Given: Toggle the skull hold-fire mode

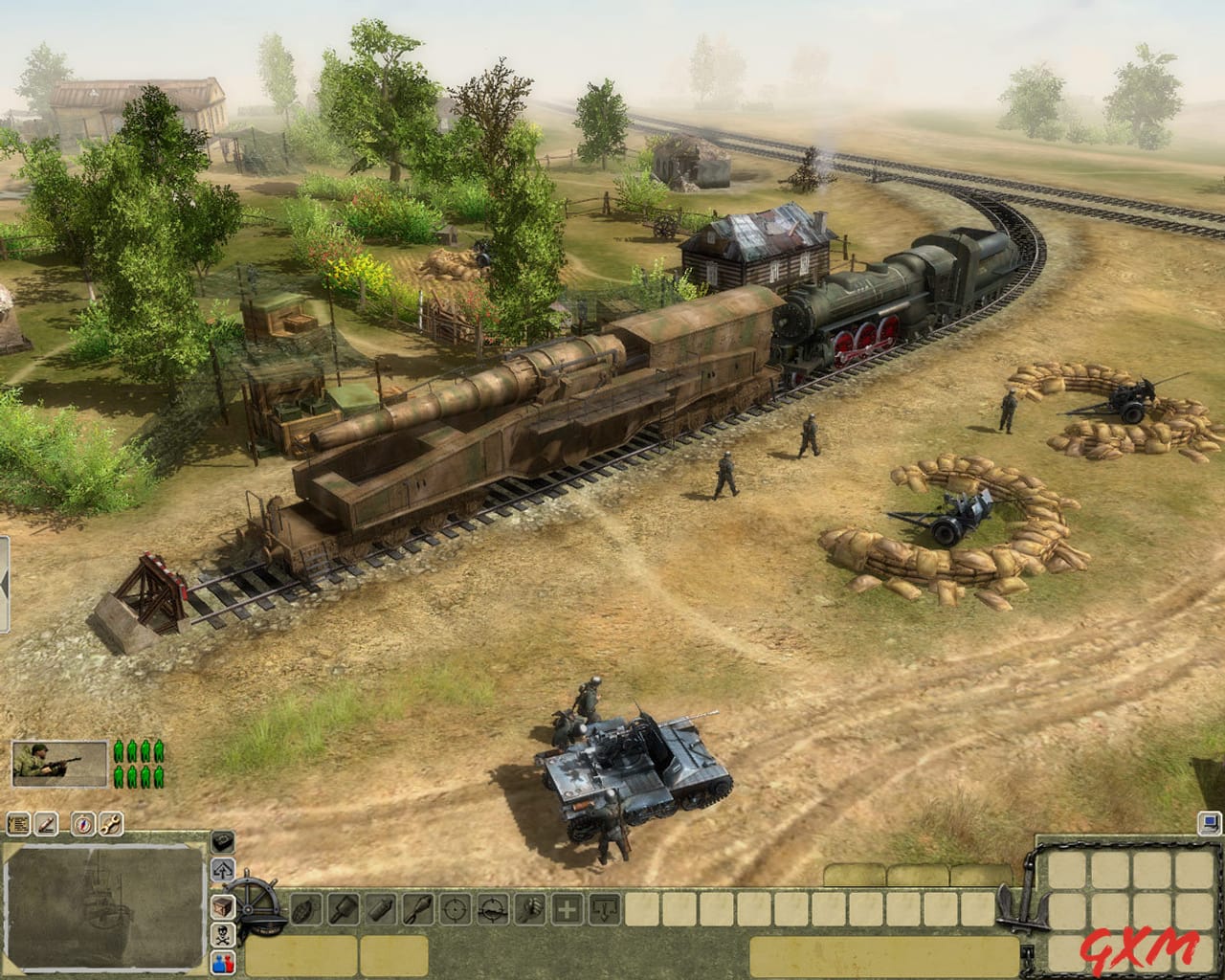Looking at the screenshot, I should tap(222, 935).
